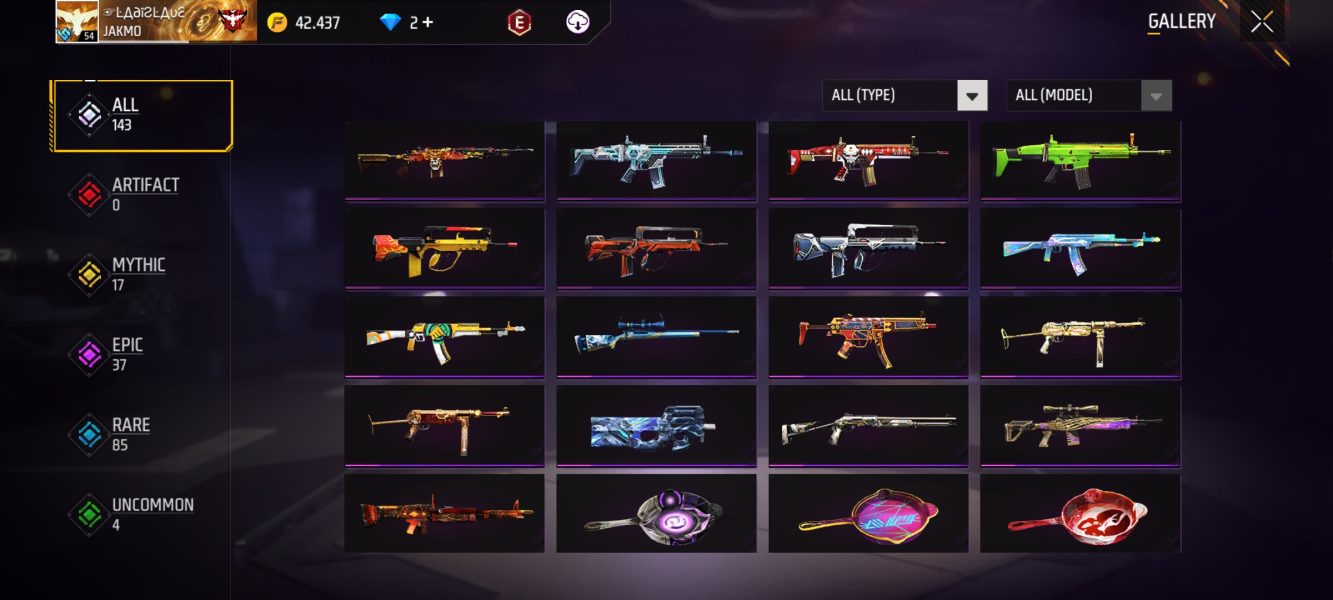Choose the blue camo P90 skin

pos(656,424)
